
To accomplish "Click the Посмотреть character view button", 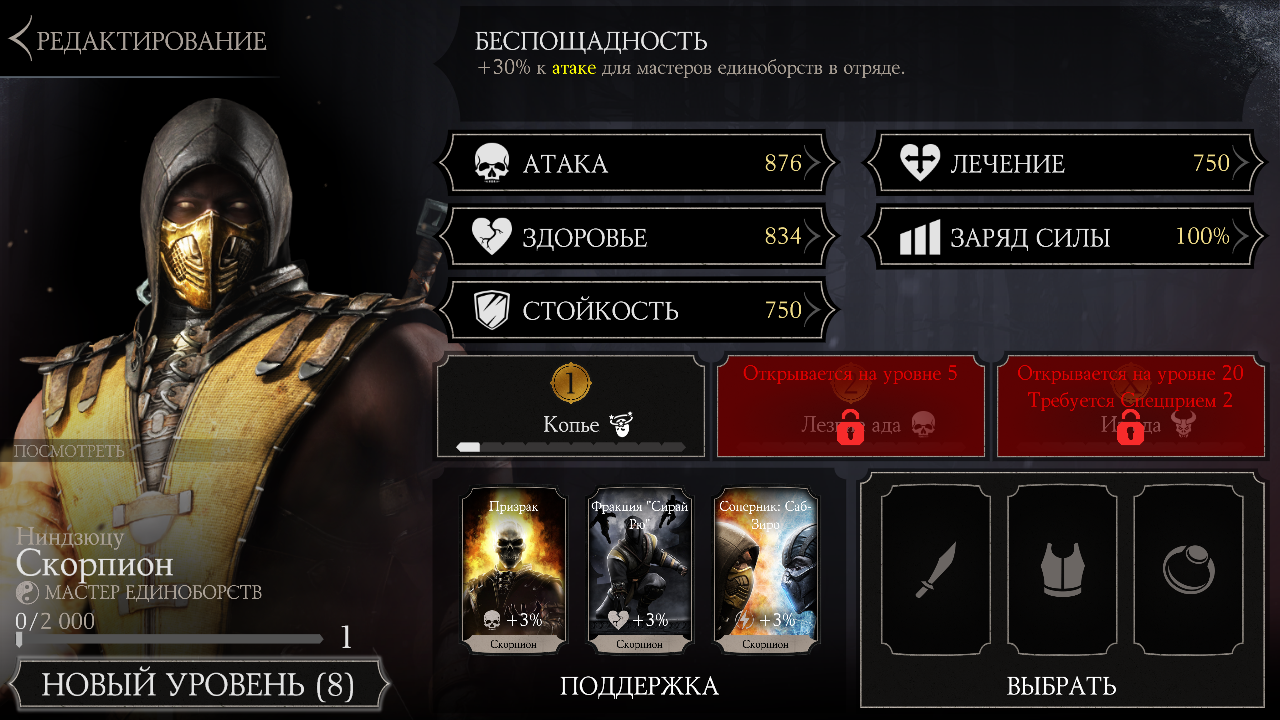I will (x=70, y=451).
